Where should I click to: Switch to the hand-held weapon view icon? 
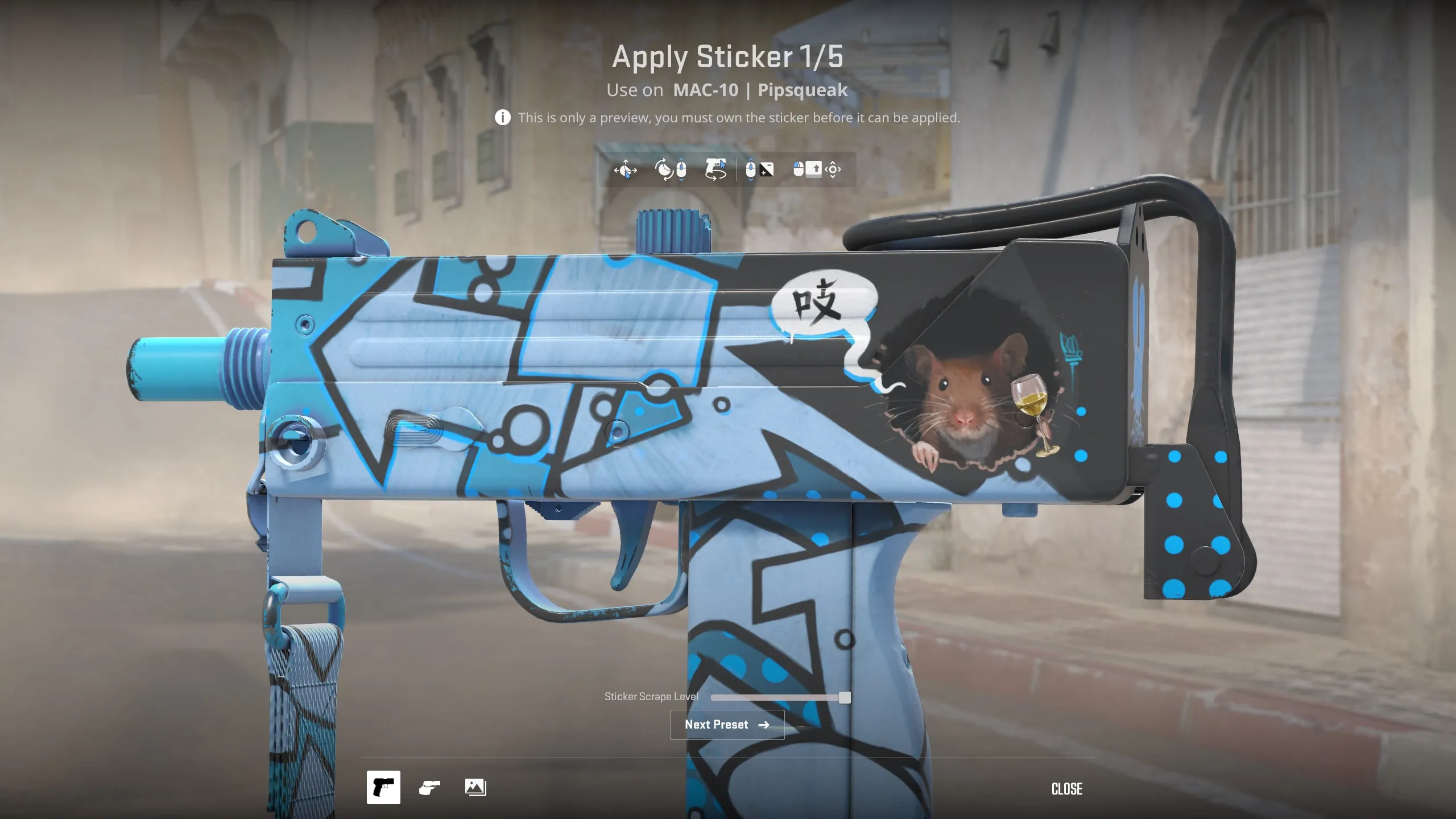pyautogui.click(x=429, y=787)
